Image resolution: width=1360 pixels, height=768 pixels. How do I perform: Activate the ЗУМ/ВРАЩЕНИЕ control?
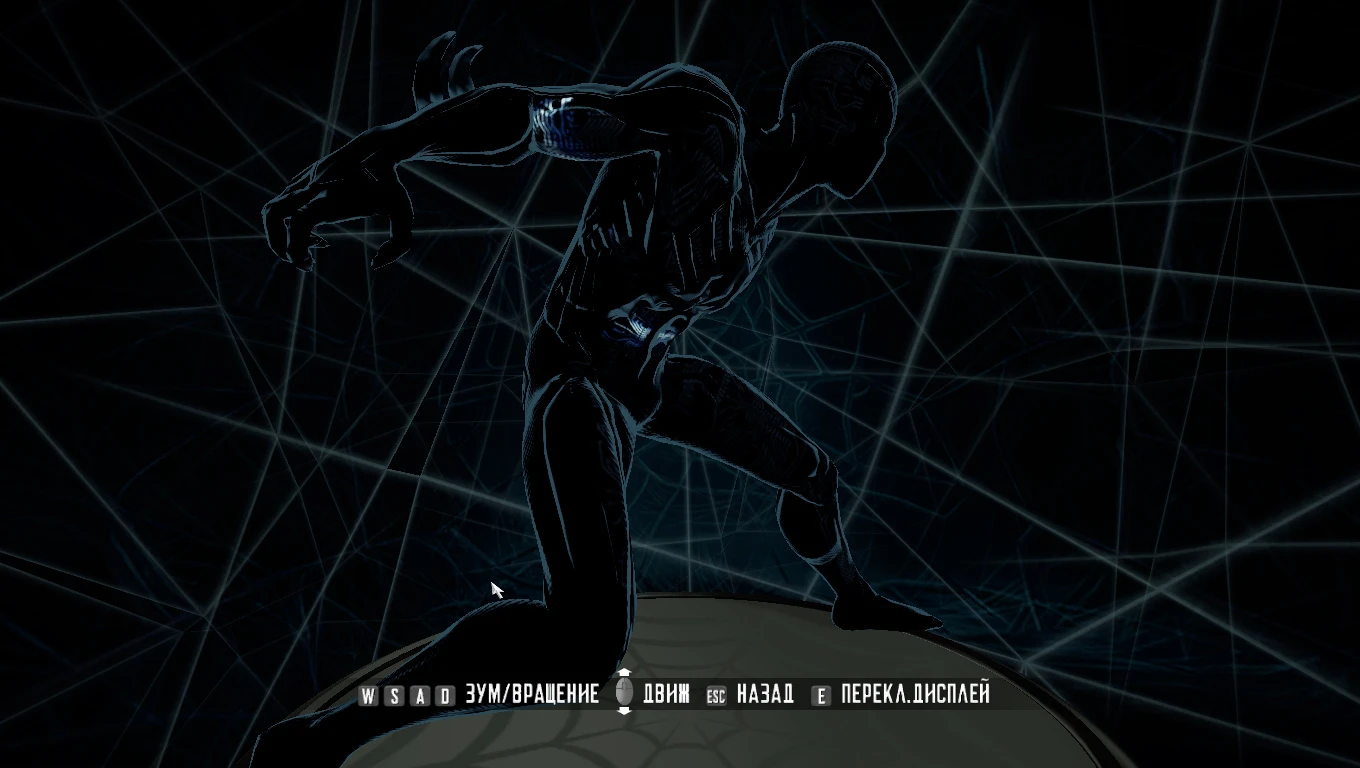[530, 693]
